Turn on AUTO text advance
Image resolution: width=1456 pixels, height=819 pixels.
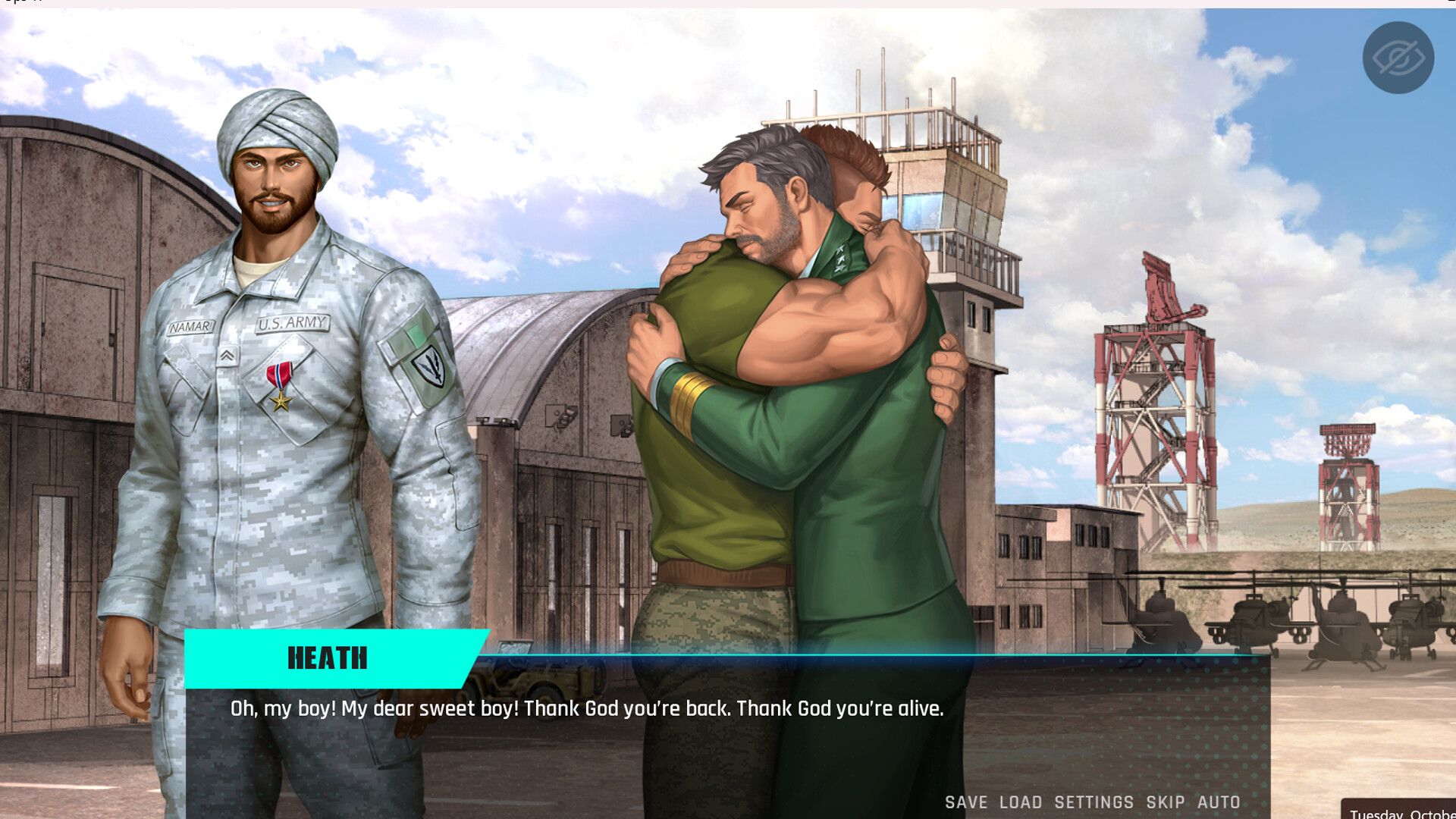(x=1219, y=802)
